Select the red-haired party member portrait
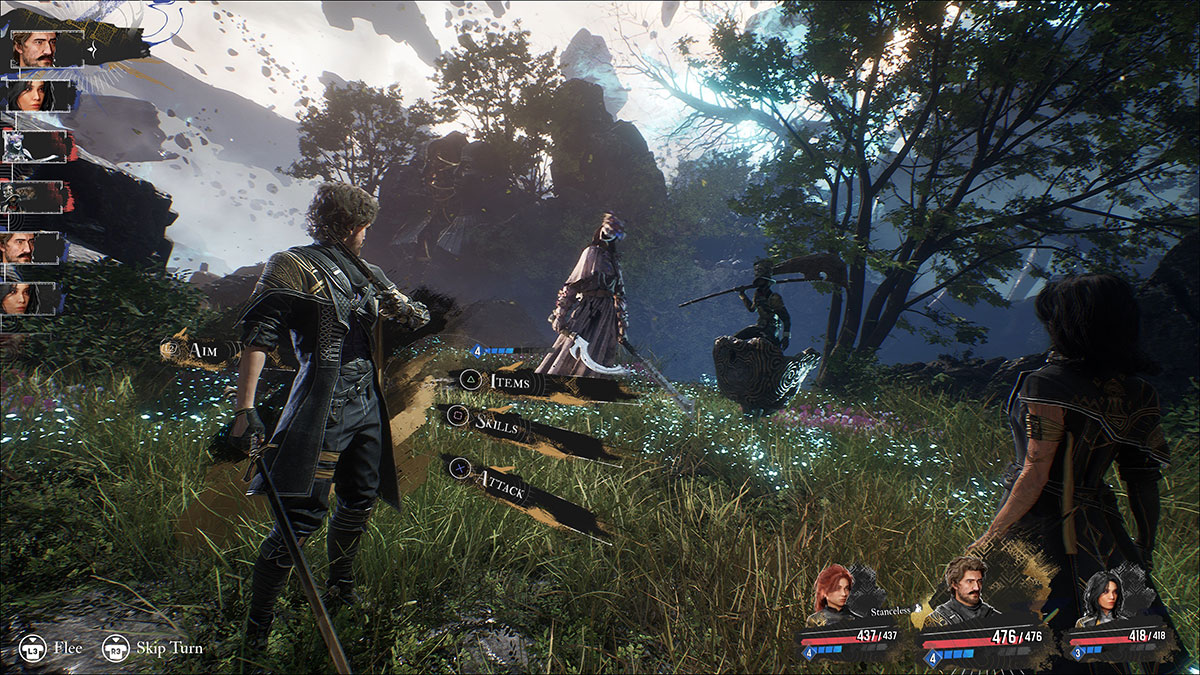1200x675 pixels. 833,590
